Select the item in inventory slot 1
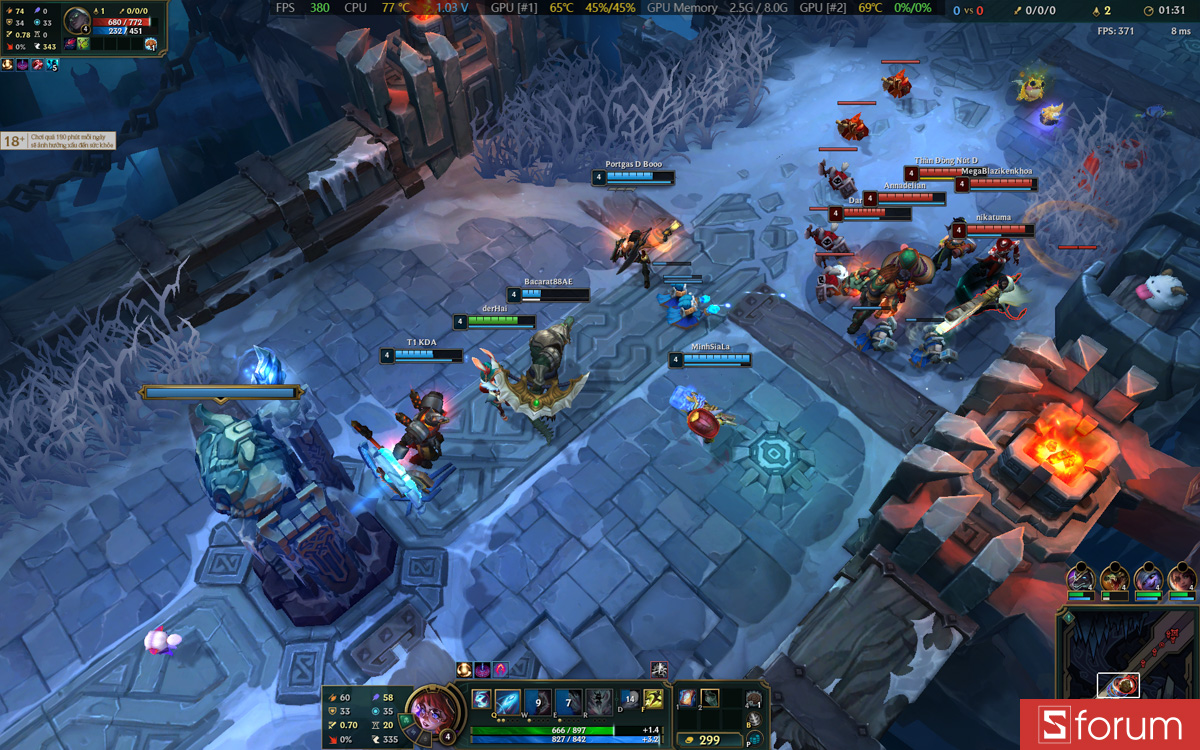Screen dimensions: 1200x750 (688, 698)
